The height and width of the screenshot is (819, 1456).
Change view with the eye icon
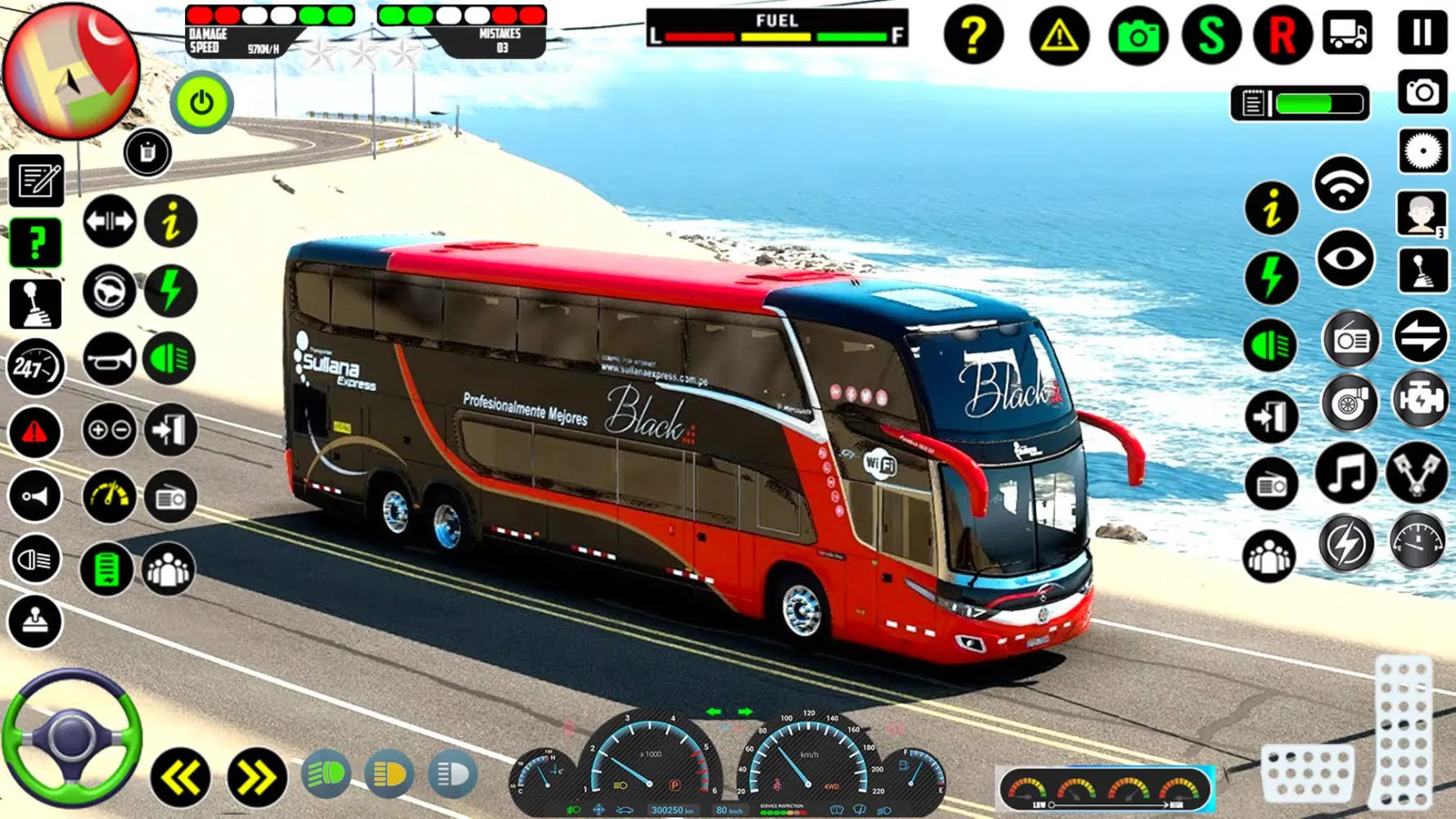pos(1345,260)
